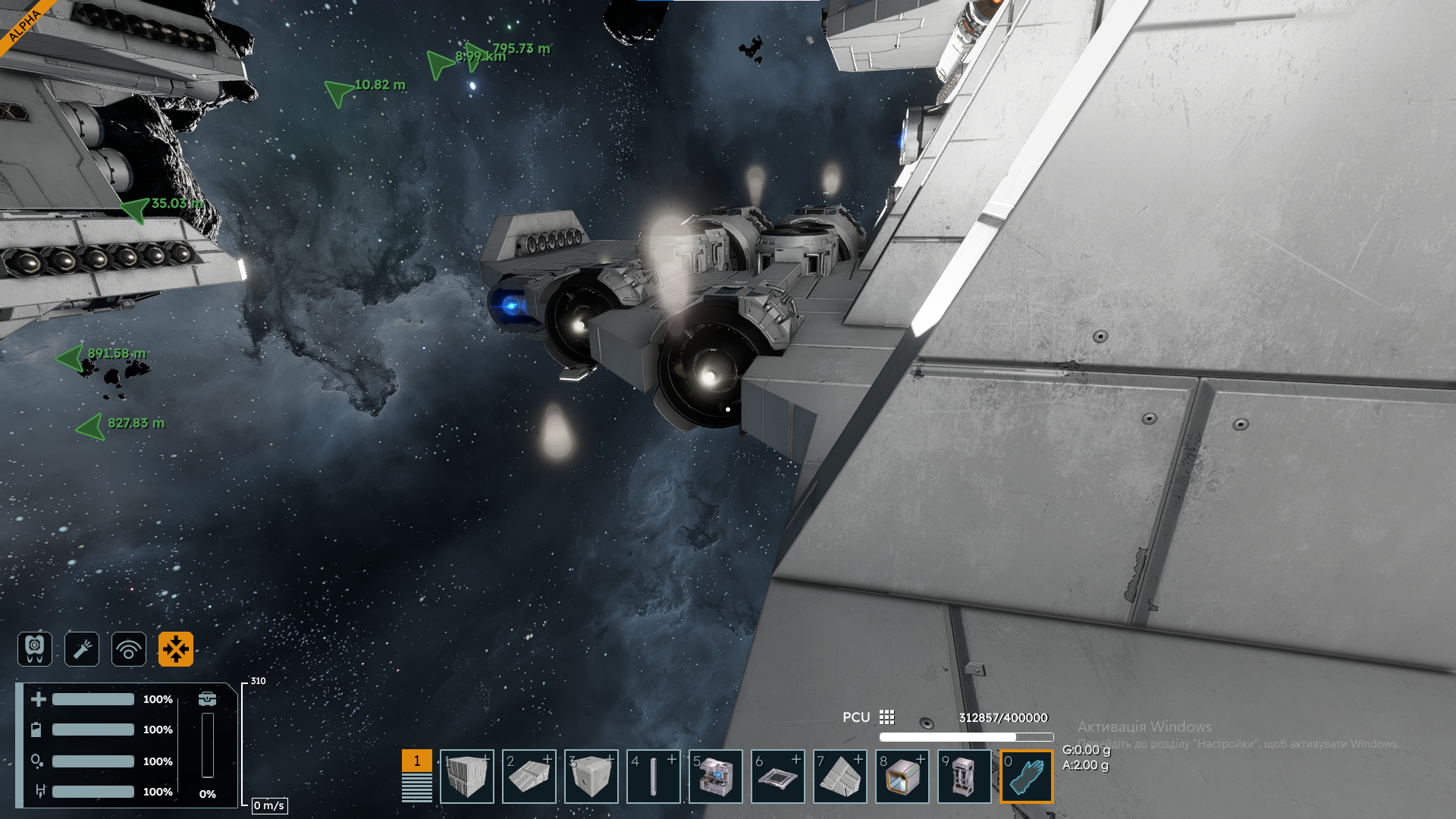Screen dimensions: 1456x819
Task: Choose the machine block in slot 5
Action: point(716,777)
